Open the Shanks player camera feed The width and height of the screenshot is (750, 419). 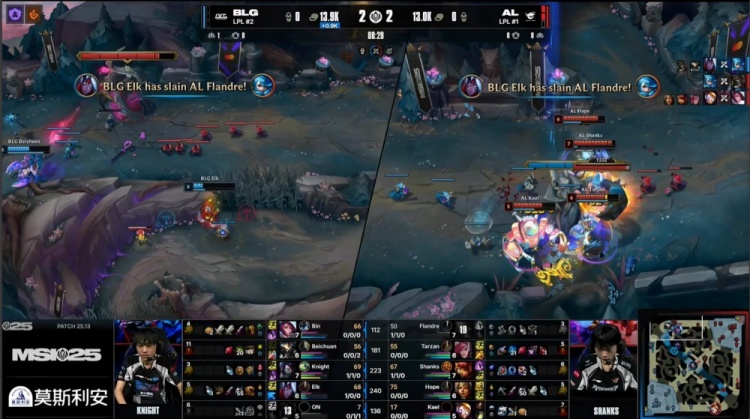pos(602,366)
